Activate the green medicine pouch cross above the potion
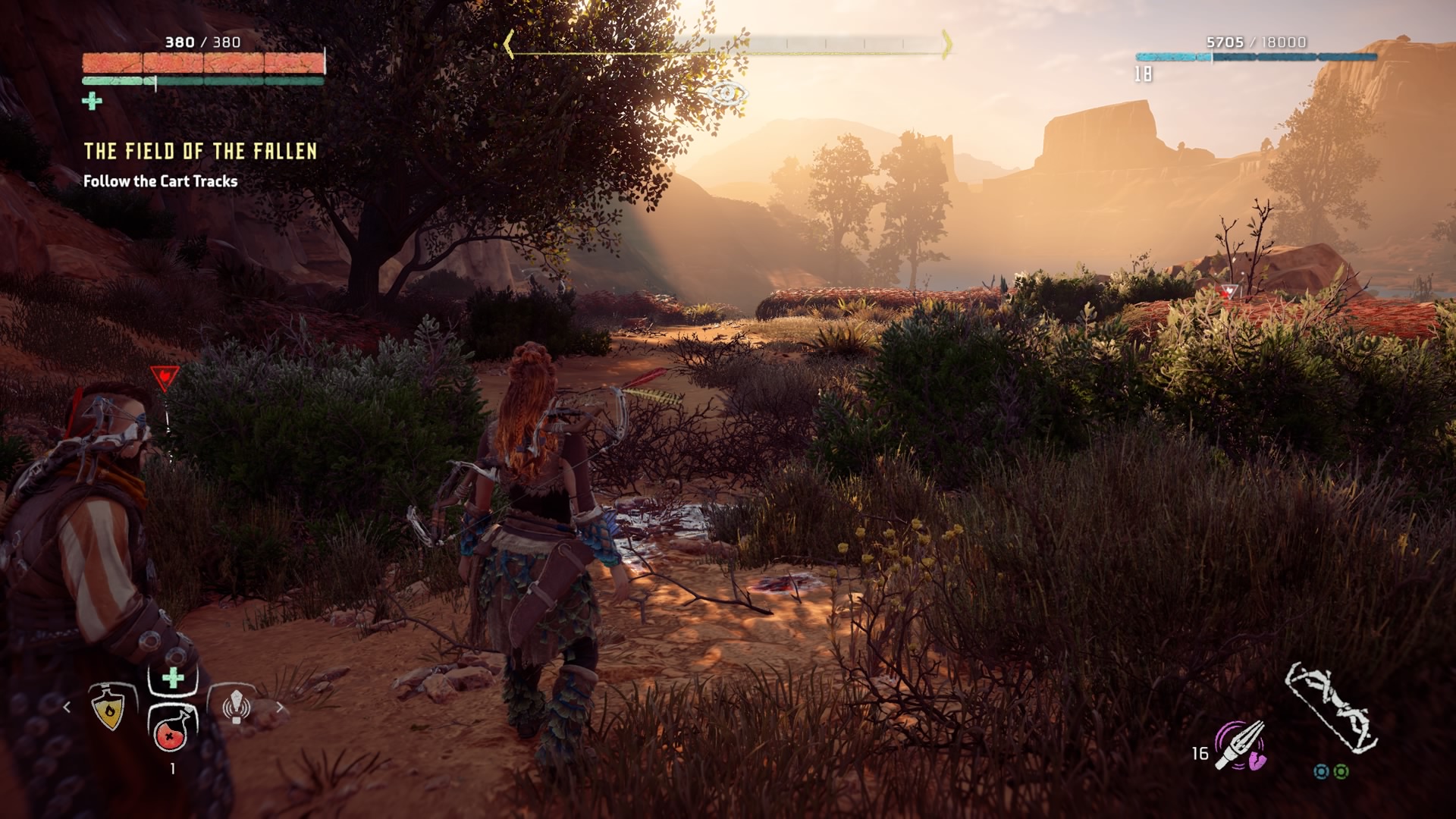 [173, 677]
